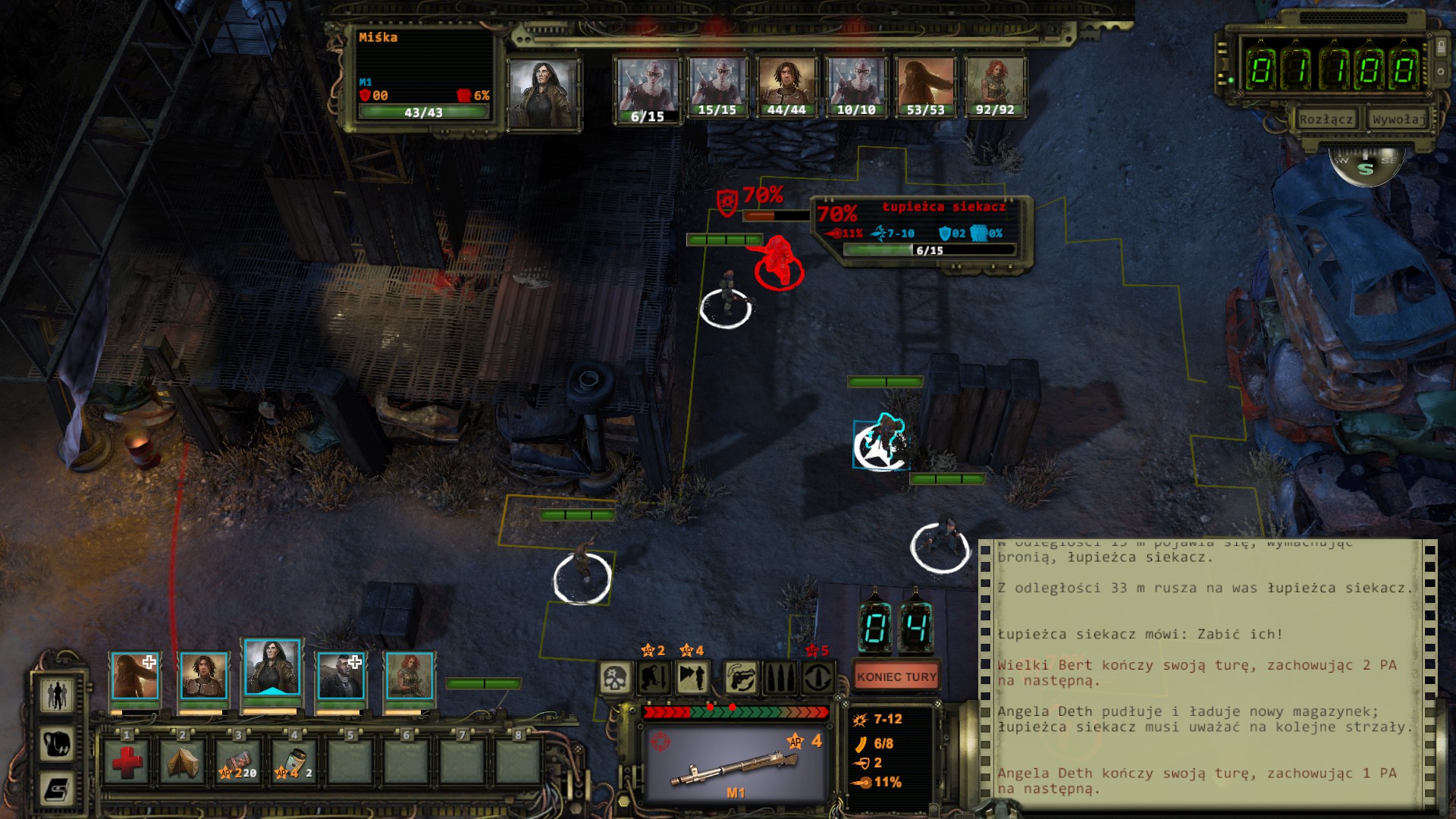
Task: Toggle the padlock icon on the radio
Action: 1441,48
